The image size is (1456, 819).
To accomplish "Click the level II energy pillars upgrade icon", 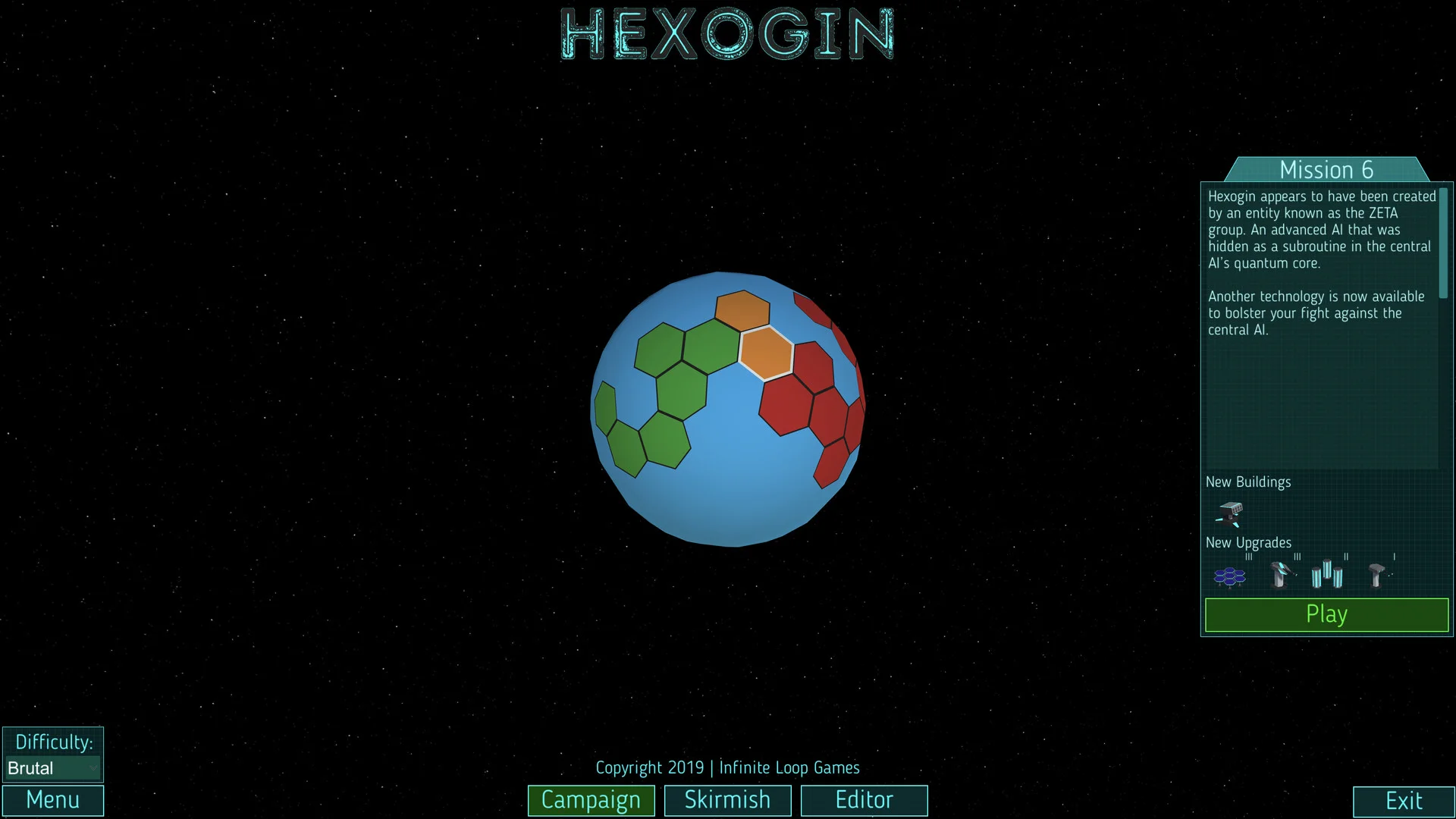I will 1327,573.
